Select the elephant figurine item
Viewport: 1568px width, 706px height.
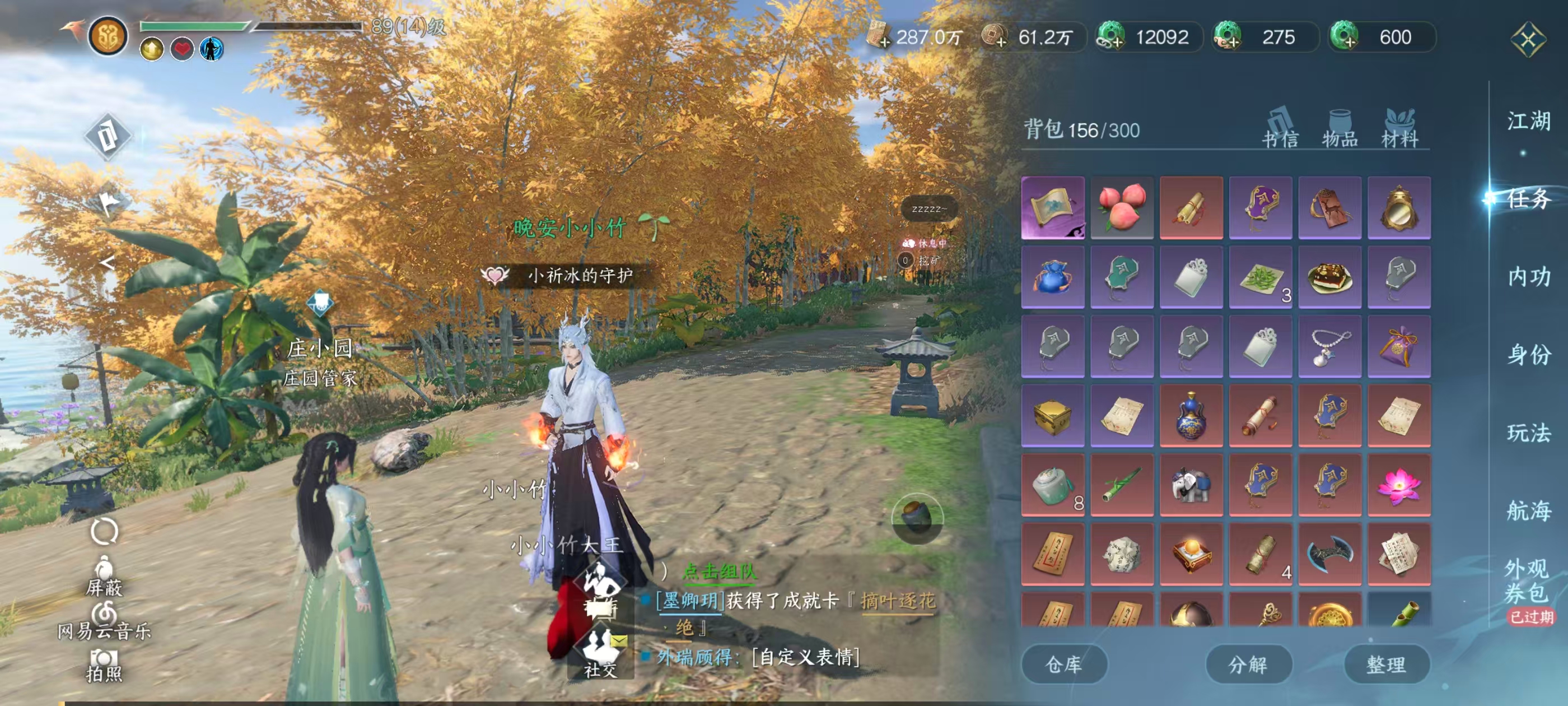pos(1191,485)
